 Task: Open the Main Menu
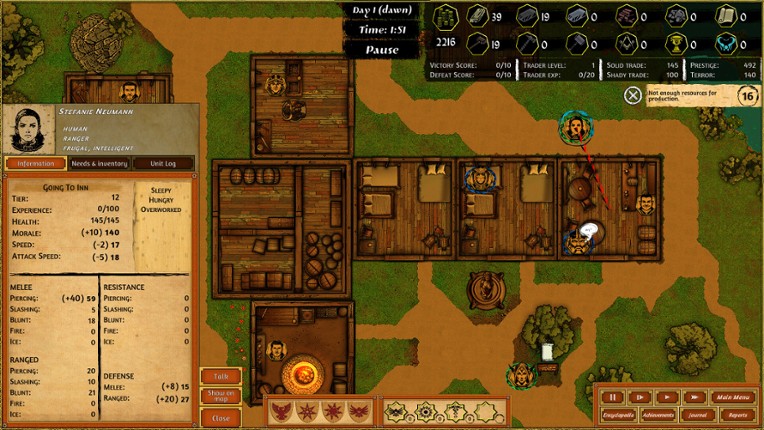click(x=732, y=397)
